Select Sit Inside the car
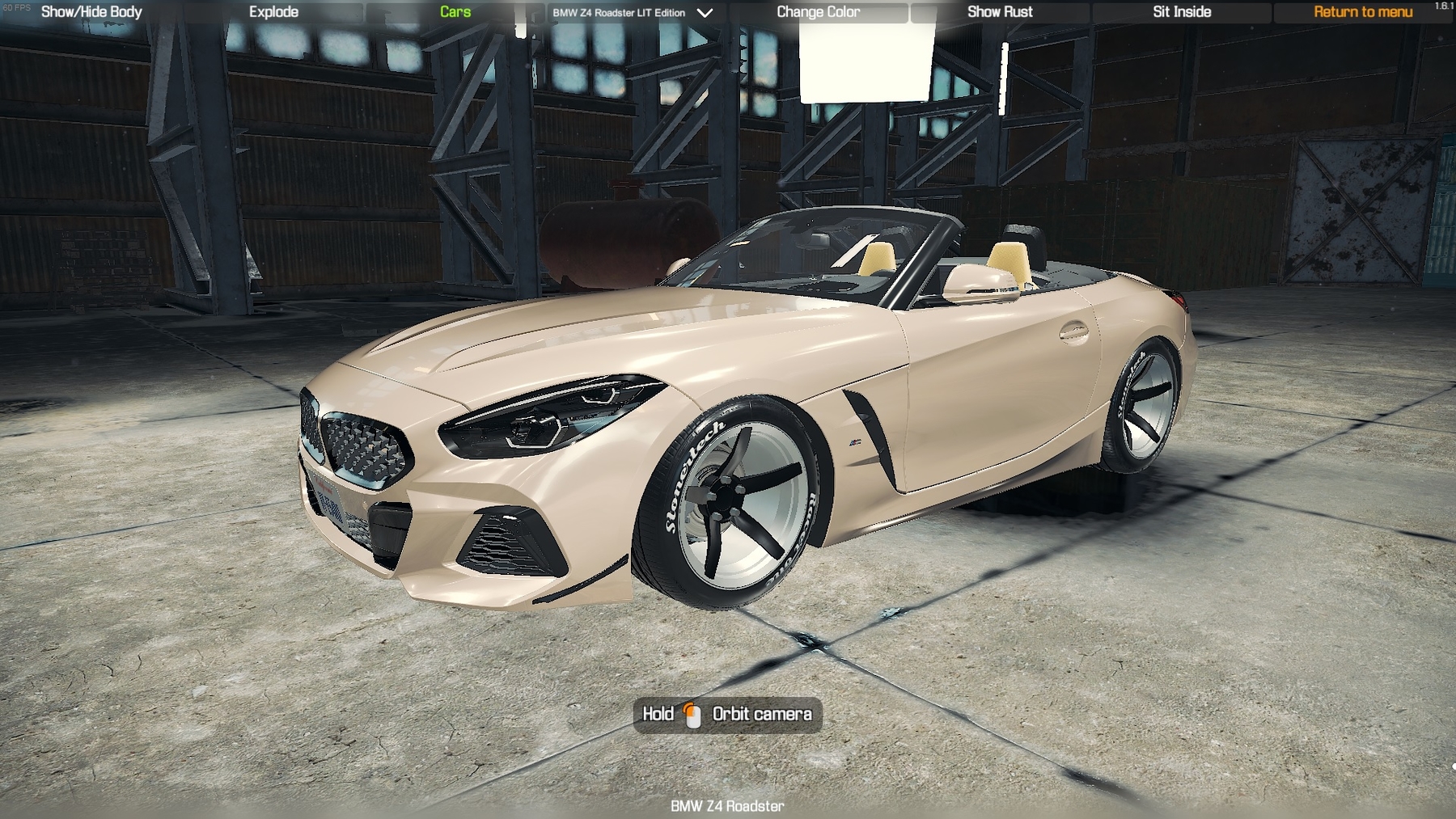Screen dimensions: 1456x819 coord(1182,12)
